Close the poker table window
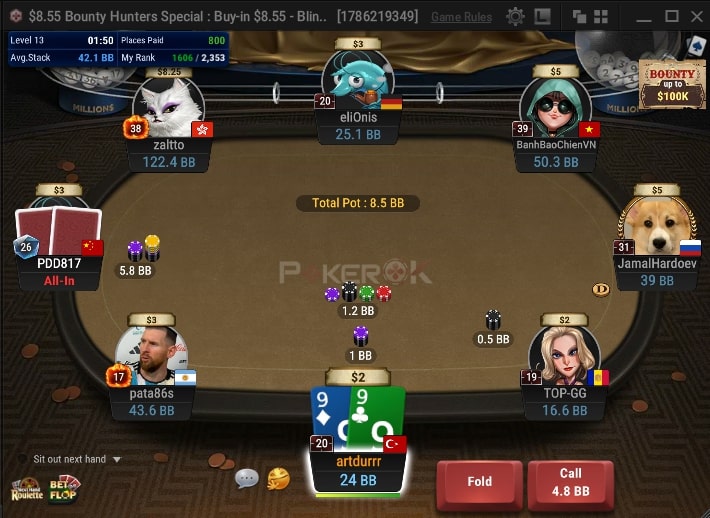710x518 pixels. coord(696,17)
